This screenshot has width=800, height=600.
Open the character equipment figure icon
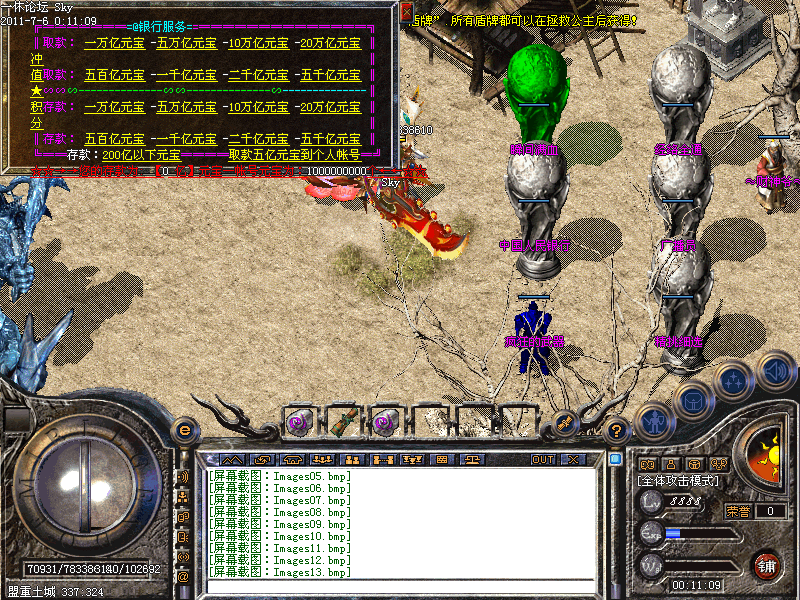[x=656, y=422]
